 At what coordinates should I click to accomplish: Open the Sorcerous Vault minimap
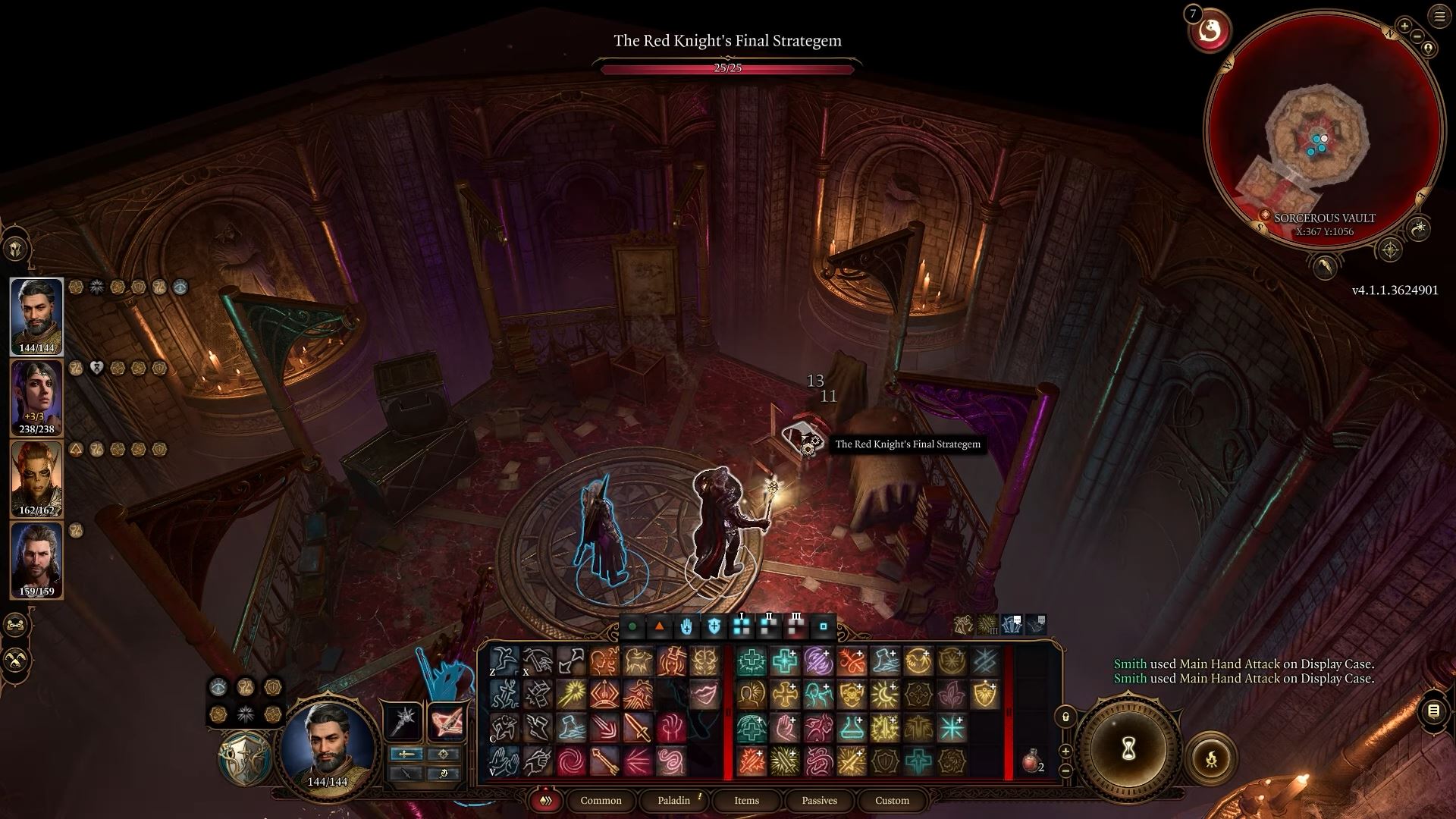[x=1323, y=129]
